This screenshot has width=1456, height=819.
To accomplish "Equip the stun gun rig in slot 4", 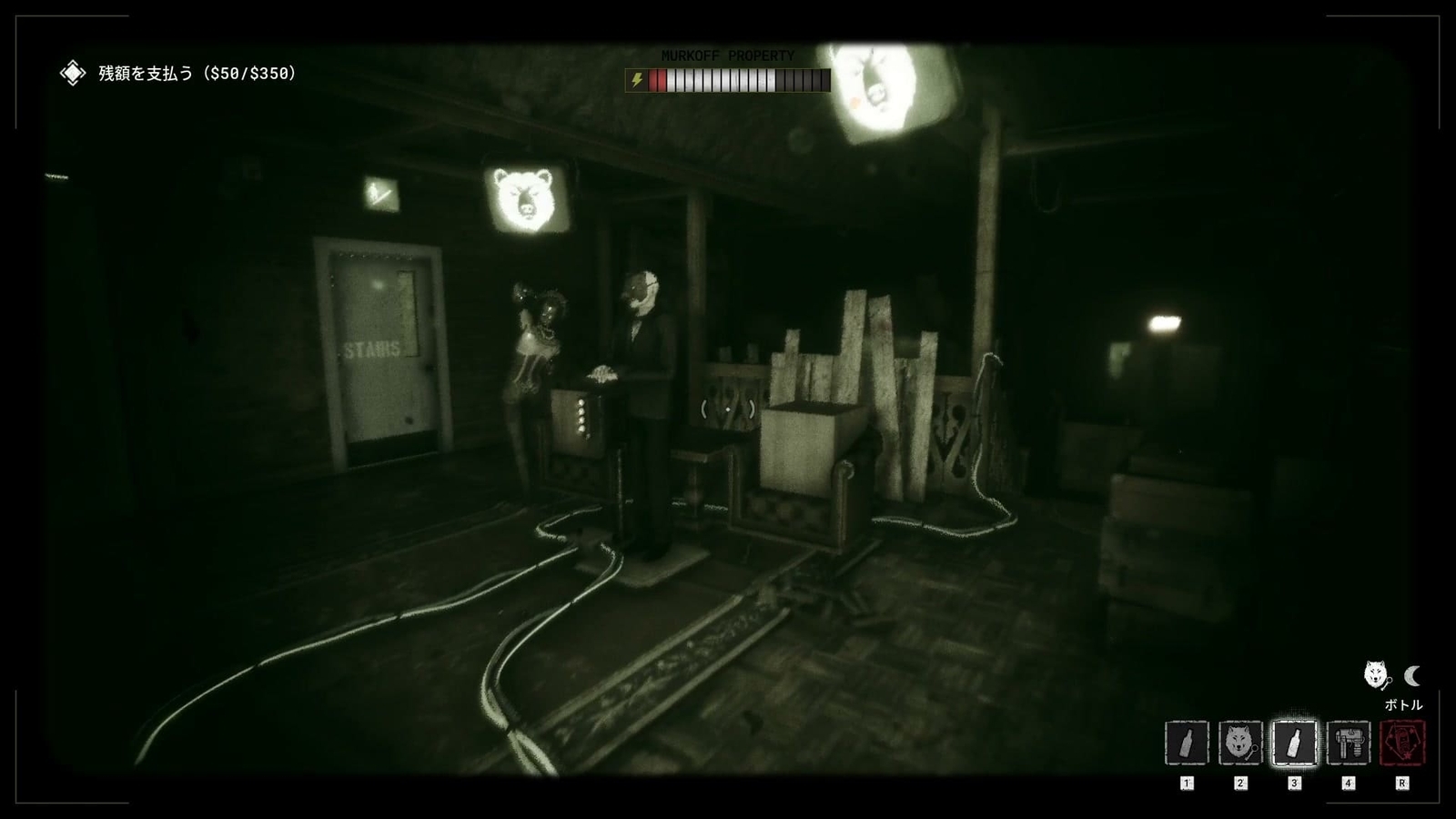I will point(1350,742).
